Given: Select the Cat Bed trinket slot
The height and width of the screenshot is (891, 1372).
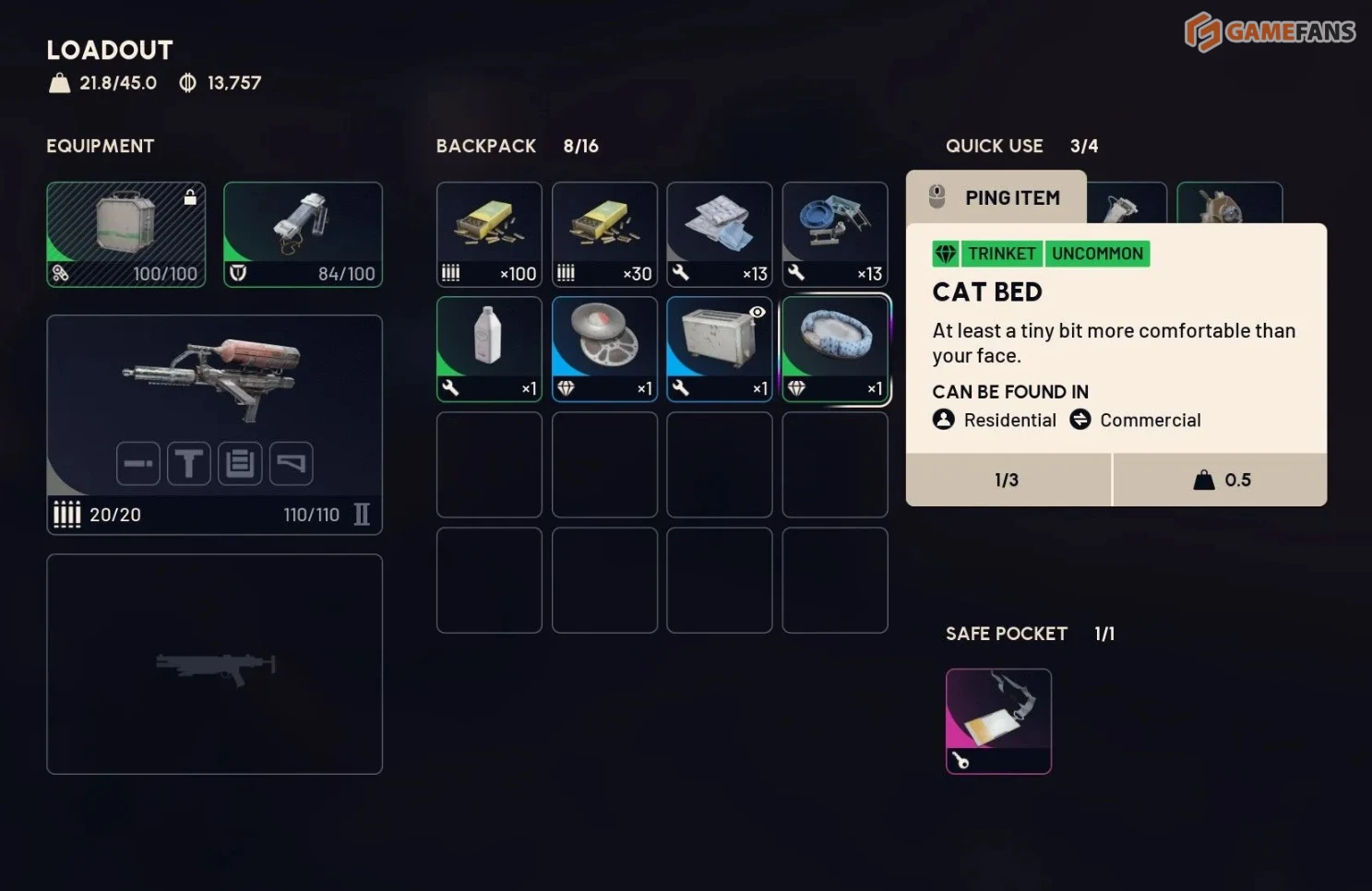Looking at the screenshot, I should pyautogui.click(x=834, y=349).
